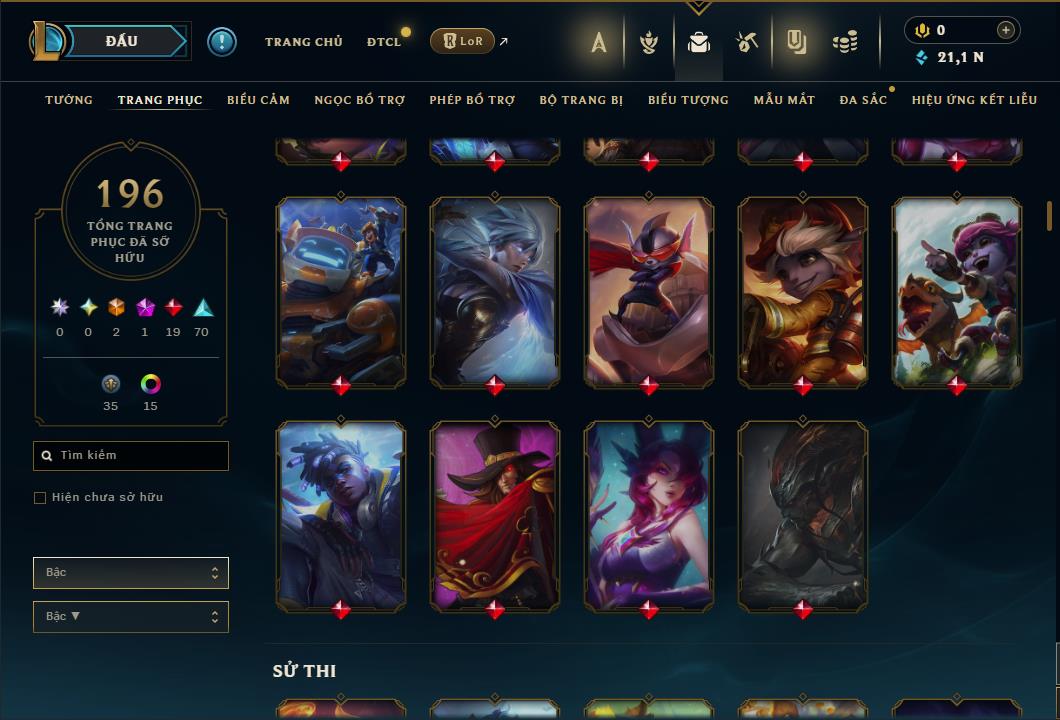Show the BỘ TRANG BỊ tab
This screenshot has height=720, width=1060.
pyautogui.click(x=581, y=100)
